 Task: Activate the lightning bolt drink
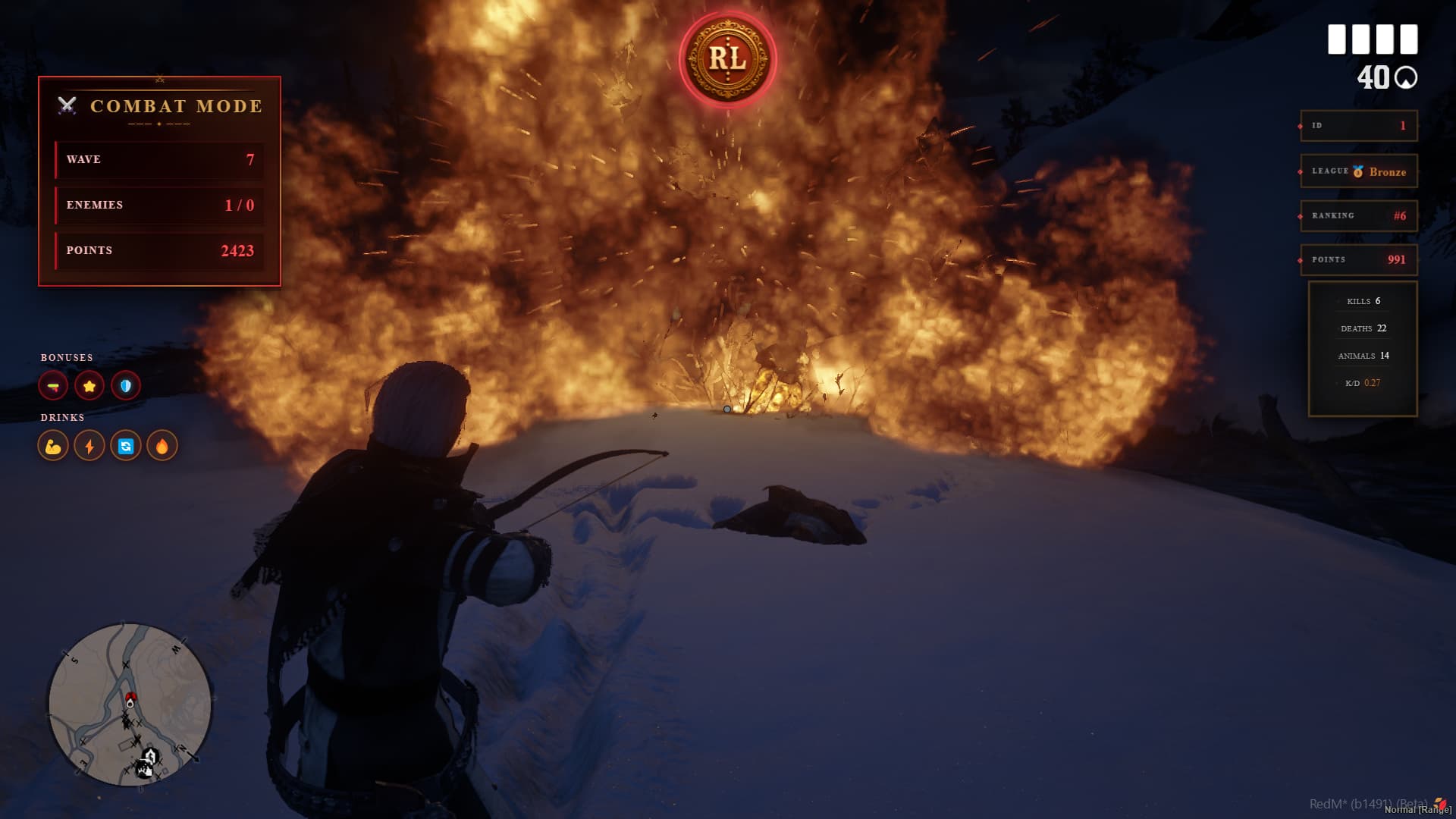pos(89,446)
